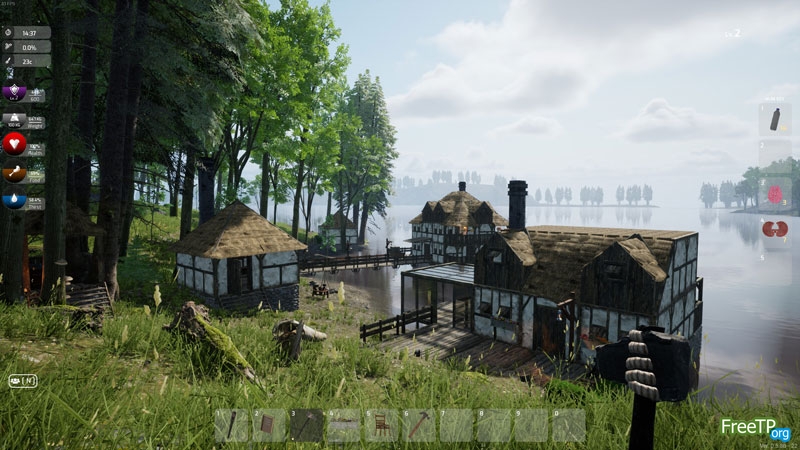This screenshot has width=800, height=450.
Task: Click the orange food drumstick icon
Action: (x=14, y=173)
